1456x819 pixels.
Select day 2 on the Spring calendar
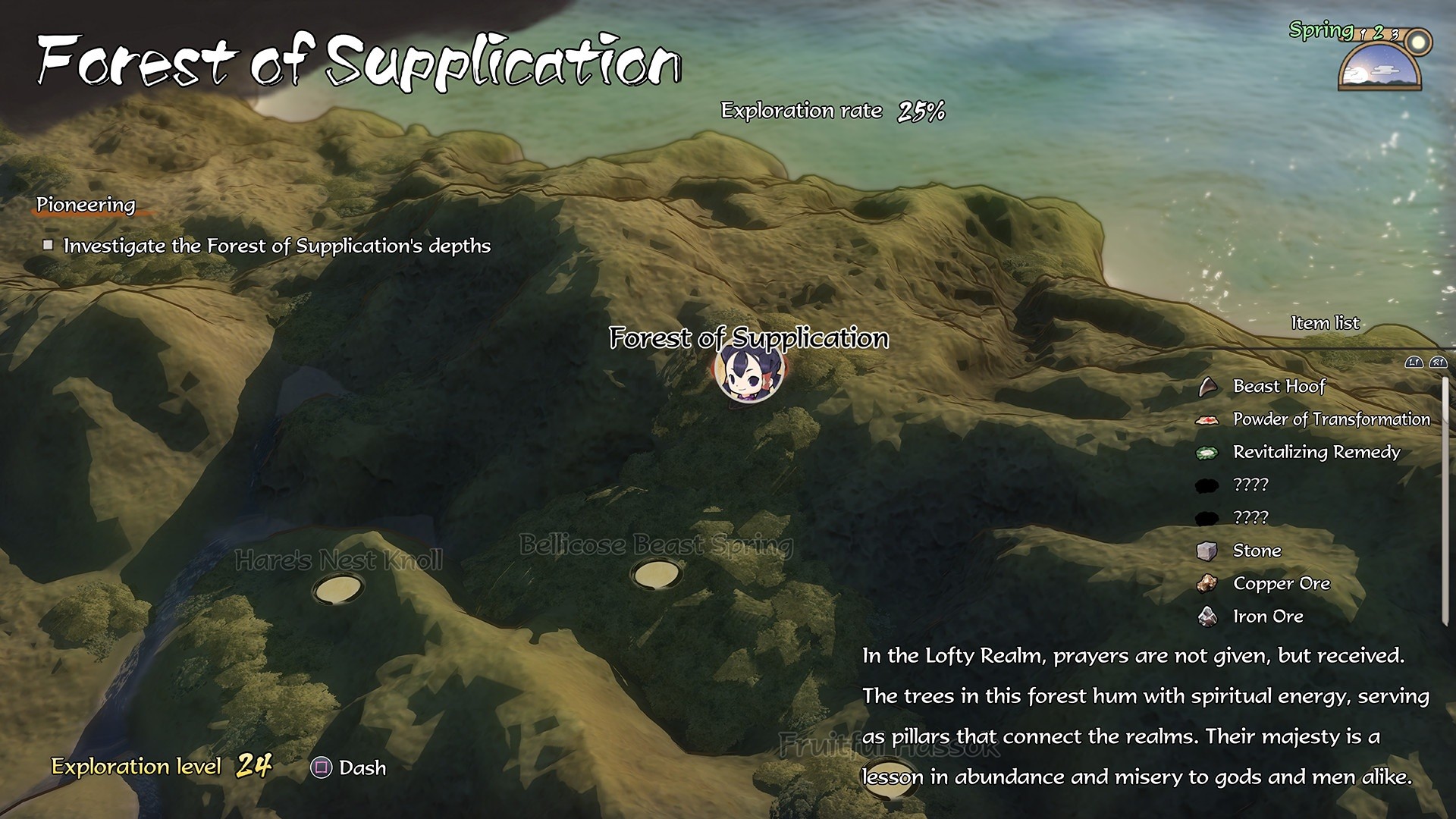click(x=1379, y=33)
